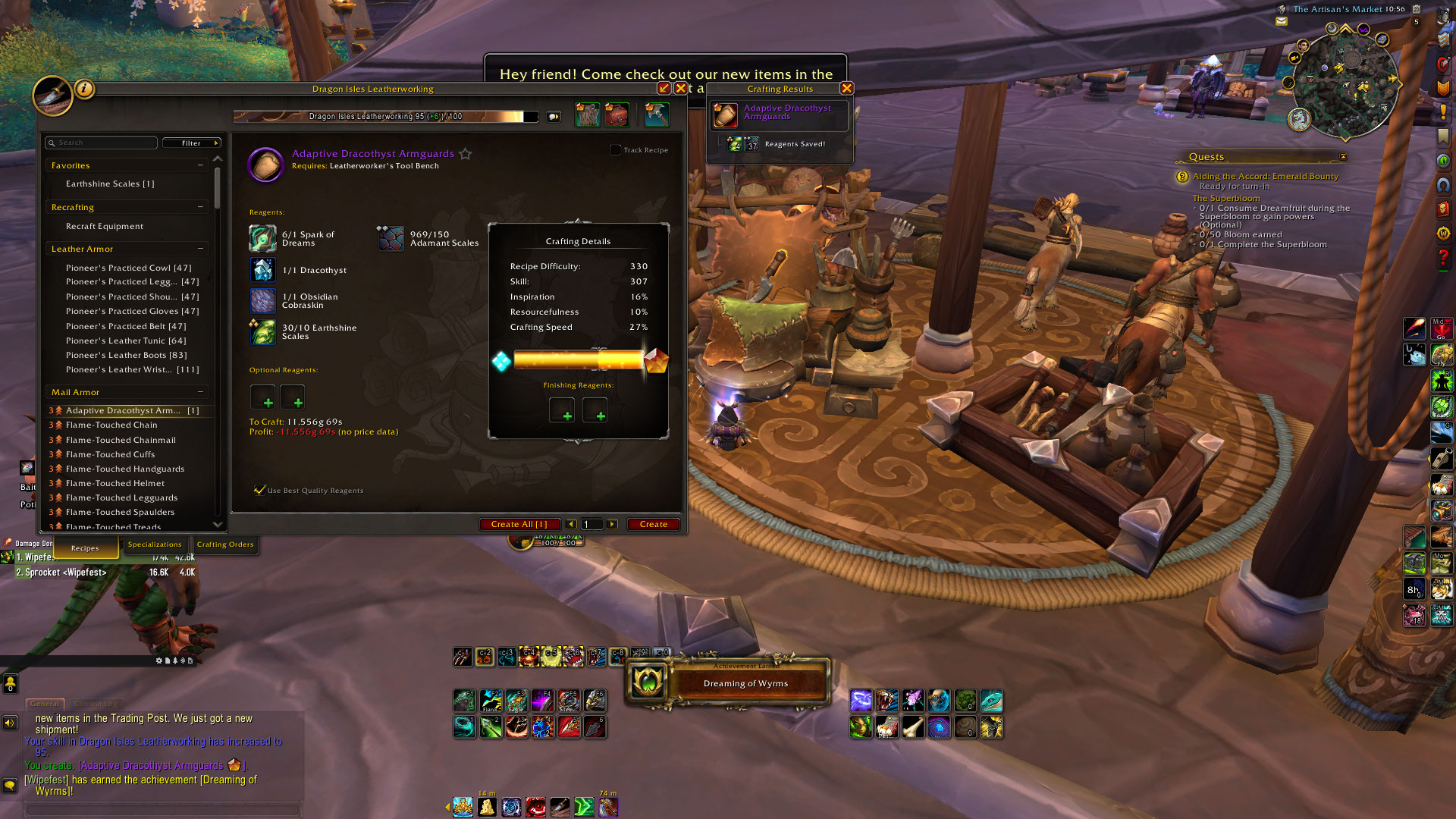Image resolution: width=1456 pixels, height=819 pixels.
Task: Click the Create button
Action: tap(653, 524)
